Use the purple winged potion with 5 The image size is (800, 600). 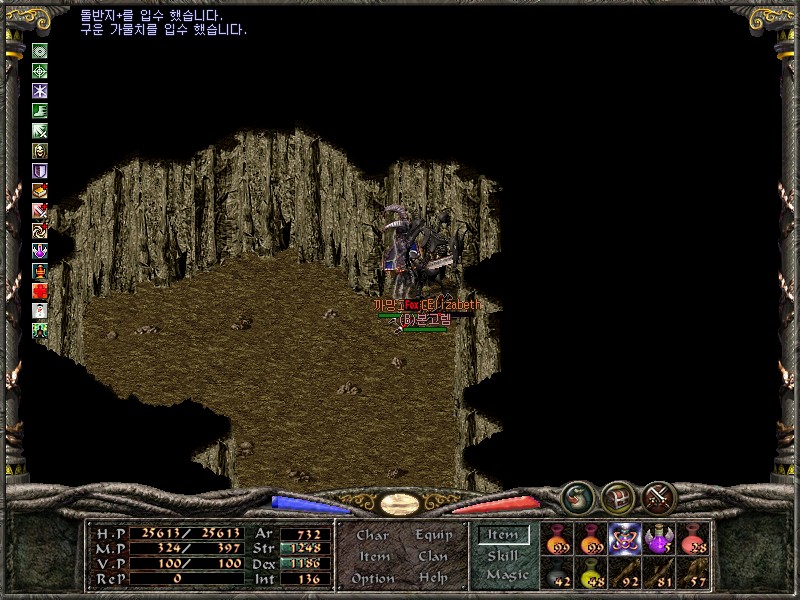(x=659, y=538)
